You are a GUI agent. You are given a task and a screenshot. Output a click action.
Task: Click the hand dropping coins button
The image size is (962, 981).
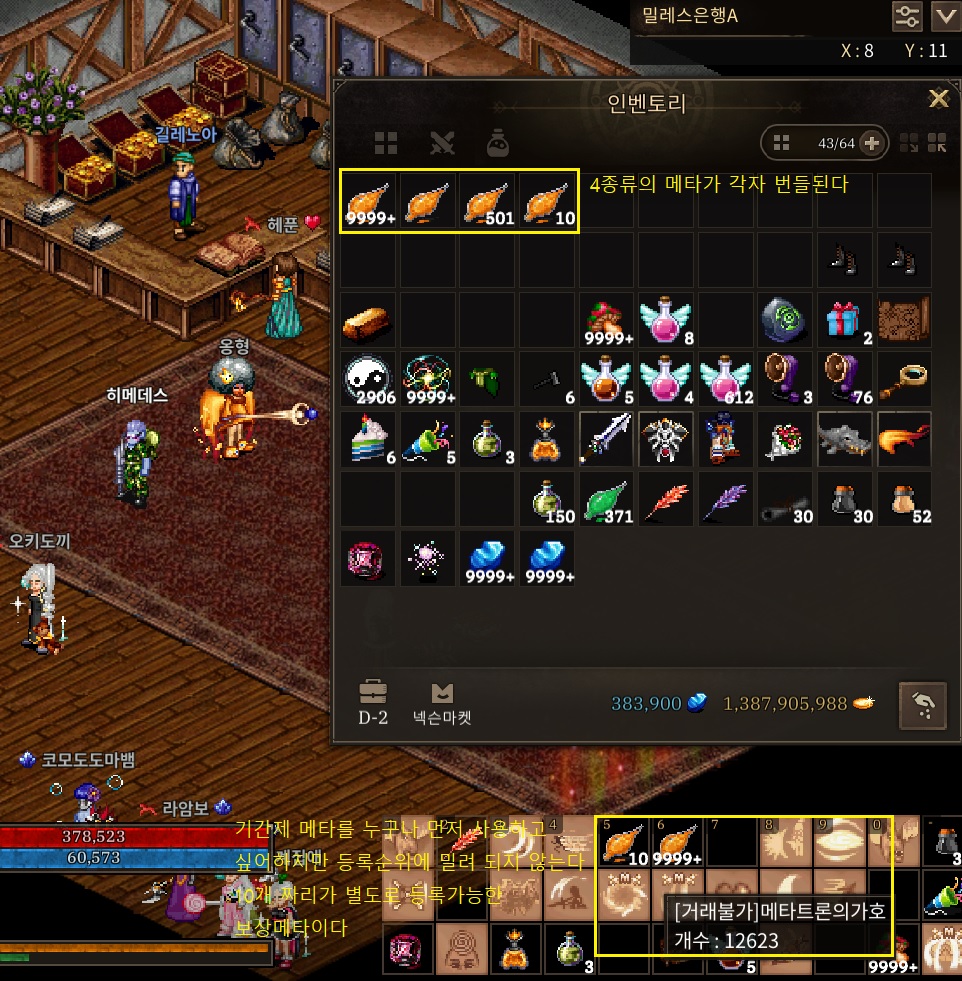pyautogui.click(x=923, y=704)
